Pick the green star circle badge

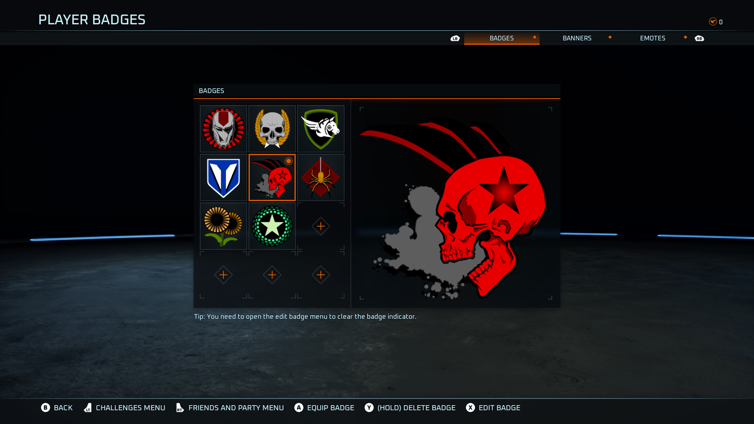[x=272, y=227]
